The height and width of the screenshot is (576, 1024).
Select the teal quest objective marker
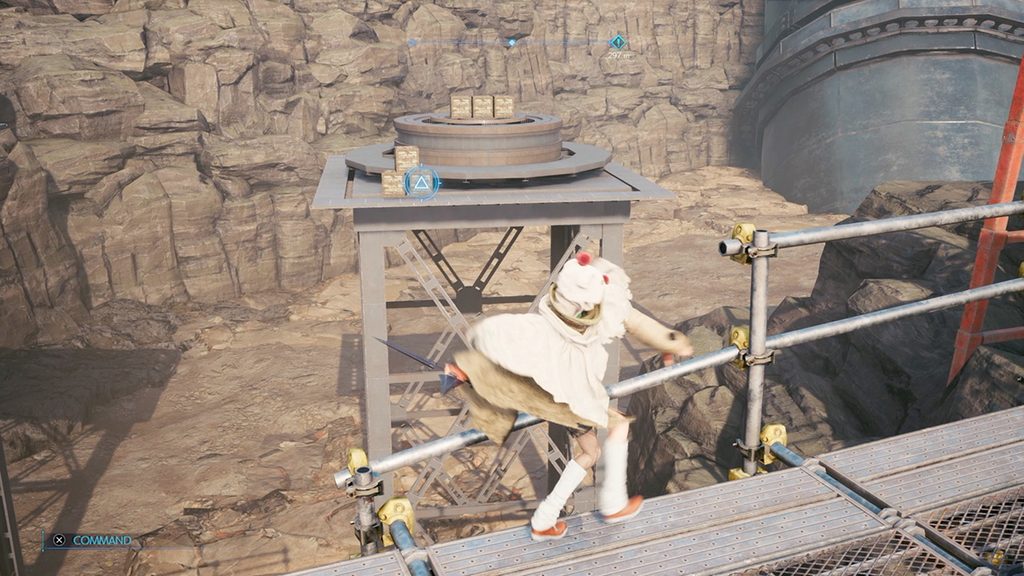618,42
